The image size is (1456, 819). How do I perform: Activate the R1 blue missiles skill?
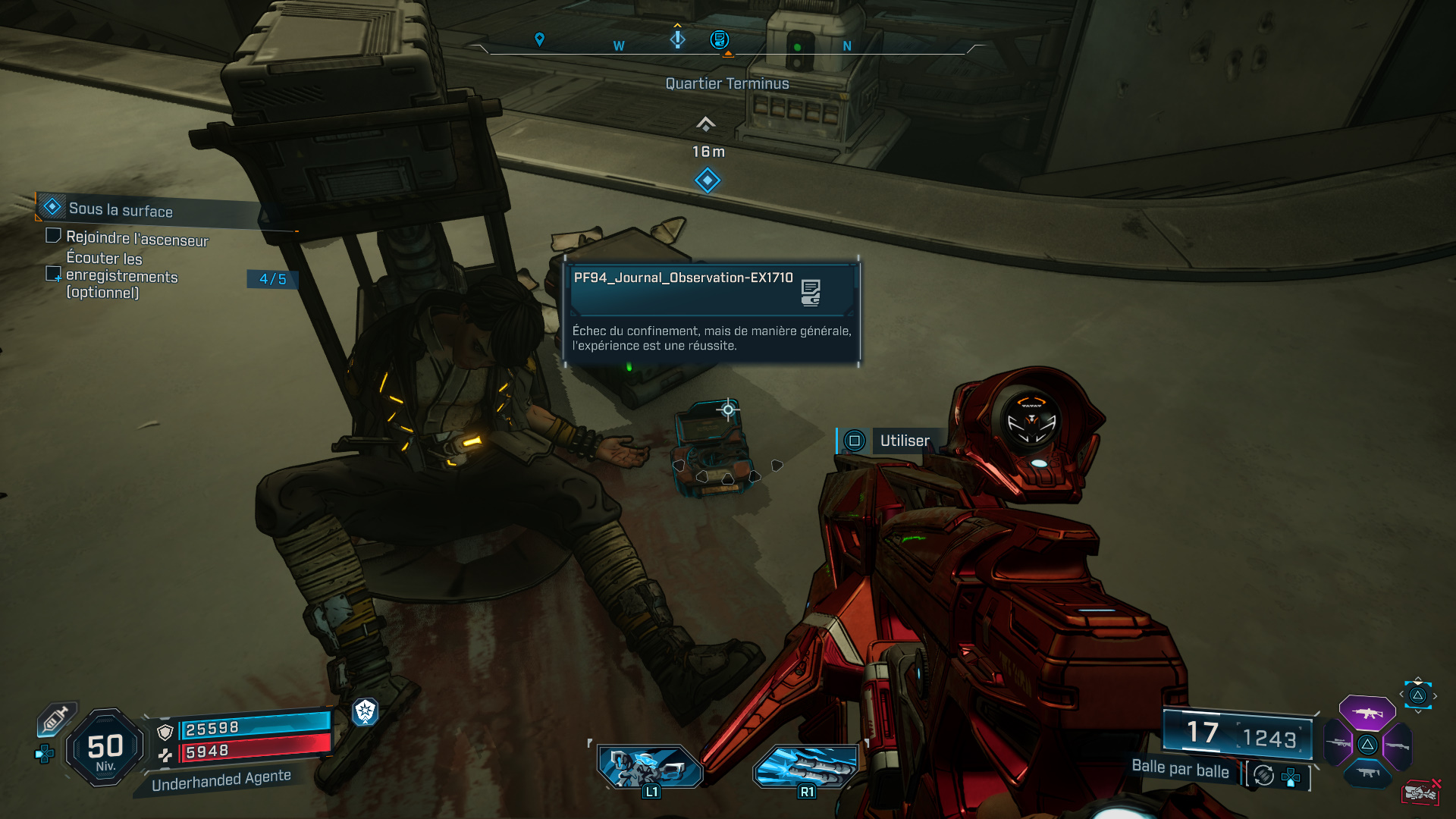805,767
